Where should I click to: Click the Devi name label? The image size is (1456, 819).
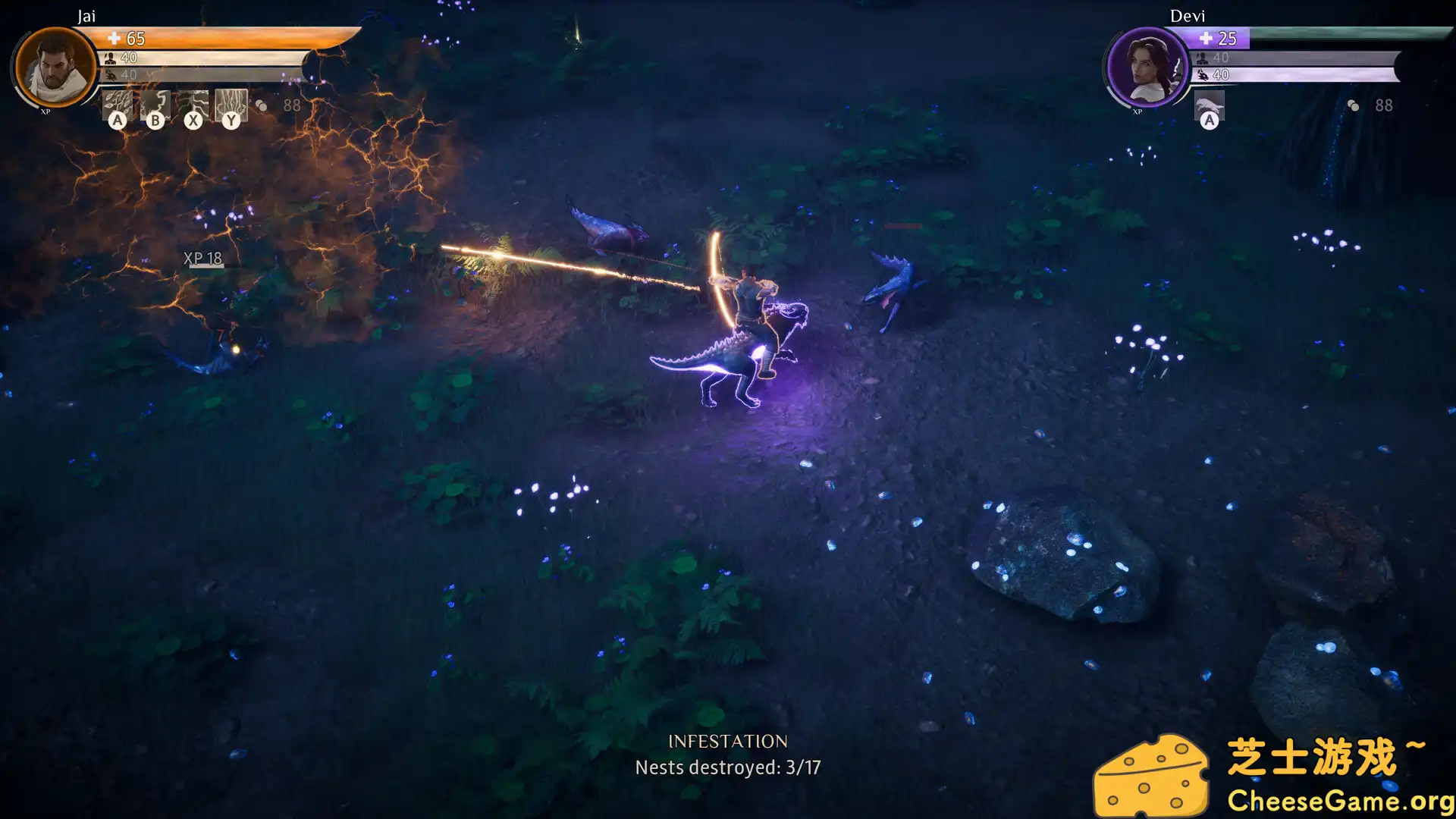(x=1188, y=16)
